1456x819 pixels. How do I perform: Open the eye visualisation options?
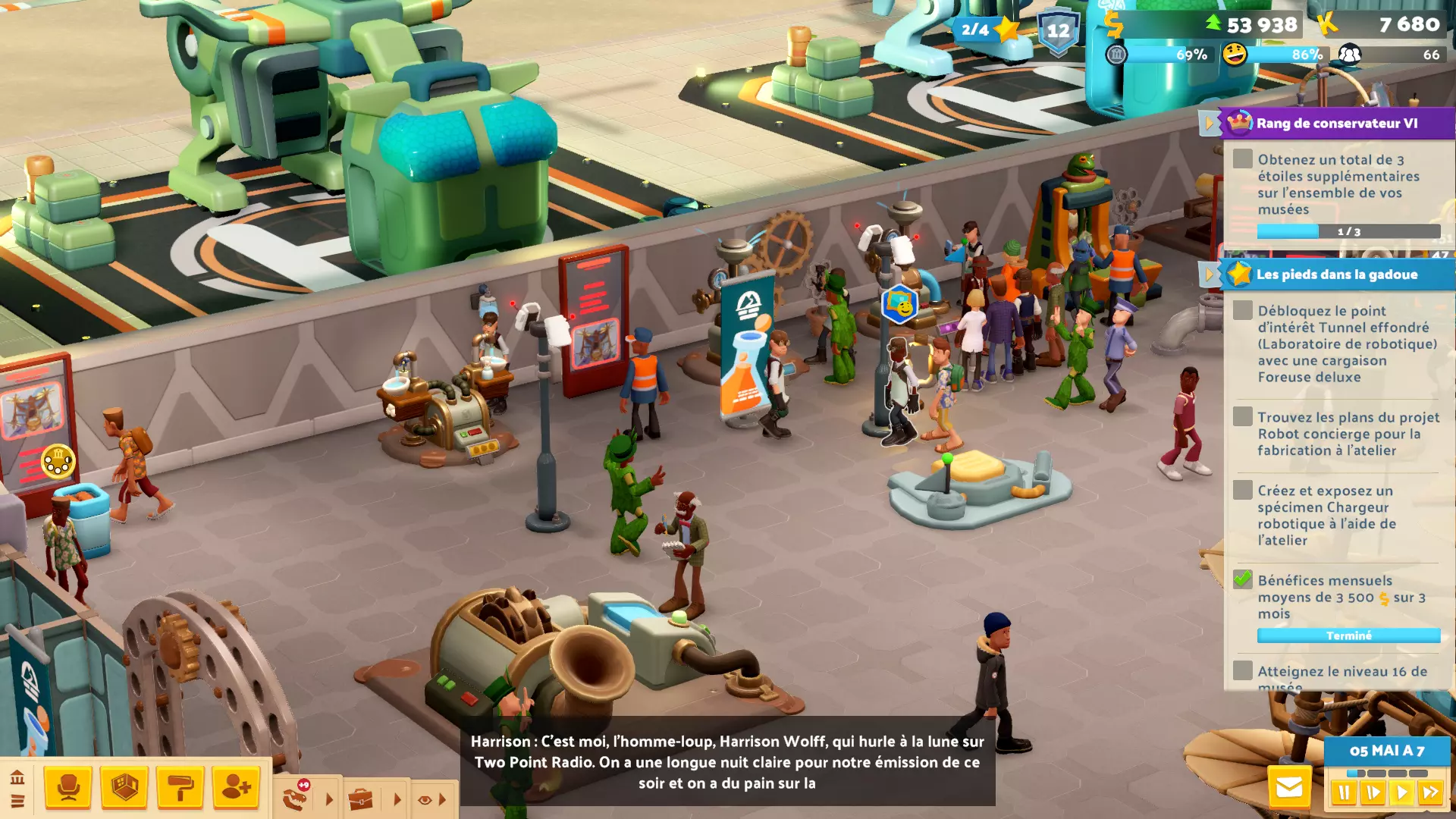click(x=425, y=799)
